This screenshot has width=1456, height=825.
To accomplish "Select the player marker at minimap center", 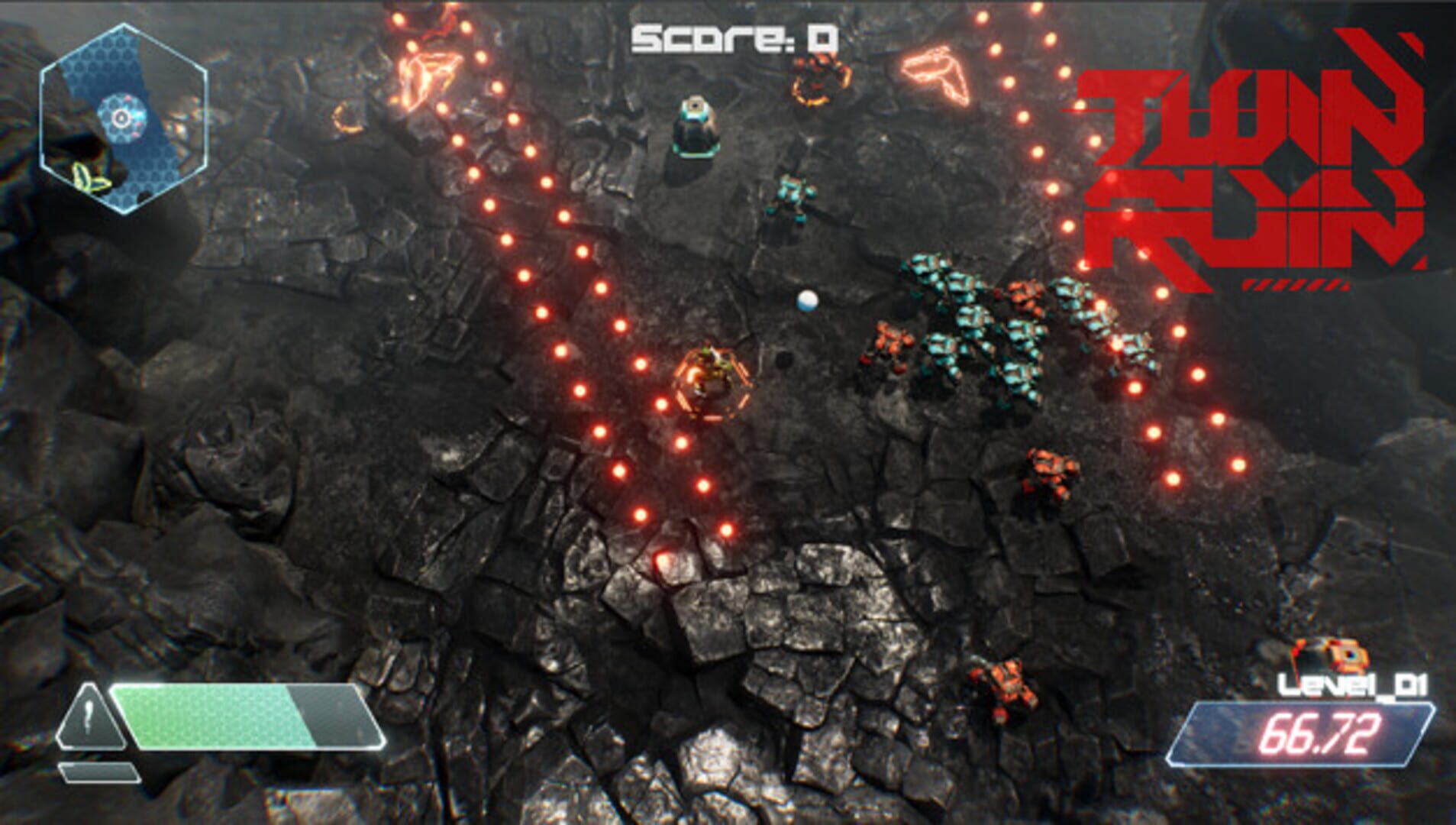I will [x=120, y=116].
